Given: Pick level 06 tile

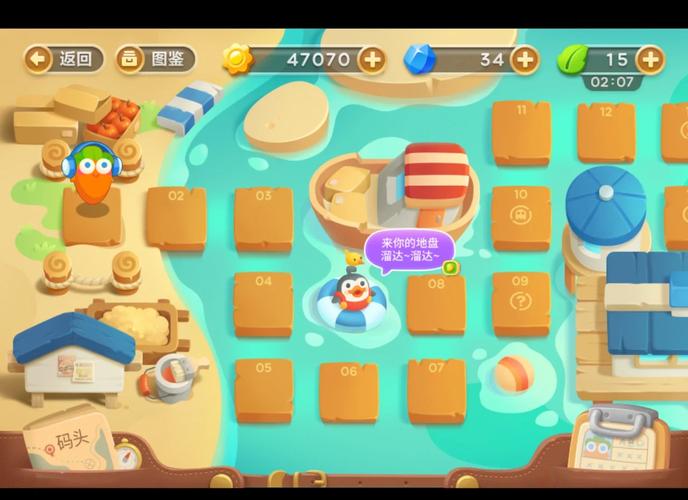Looking at the screenshot, I should 348,392.
